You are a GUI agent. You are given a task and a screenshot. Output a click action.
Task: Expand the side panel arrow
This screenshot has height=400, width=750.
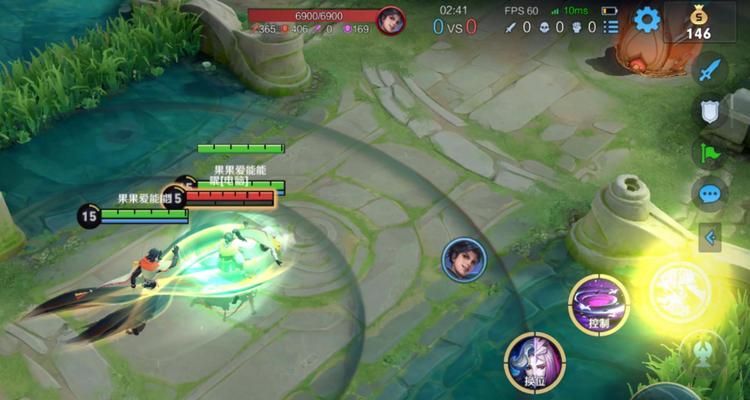point(710,237)
